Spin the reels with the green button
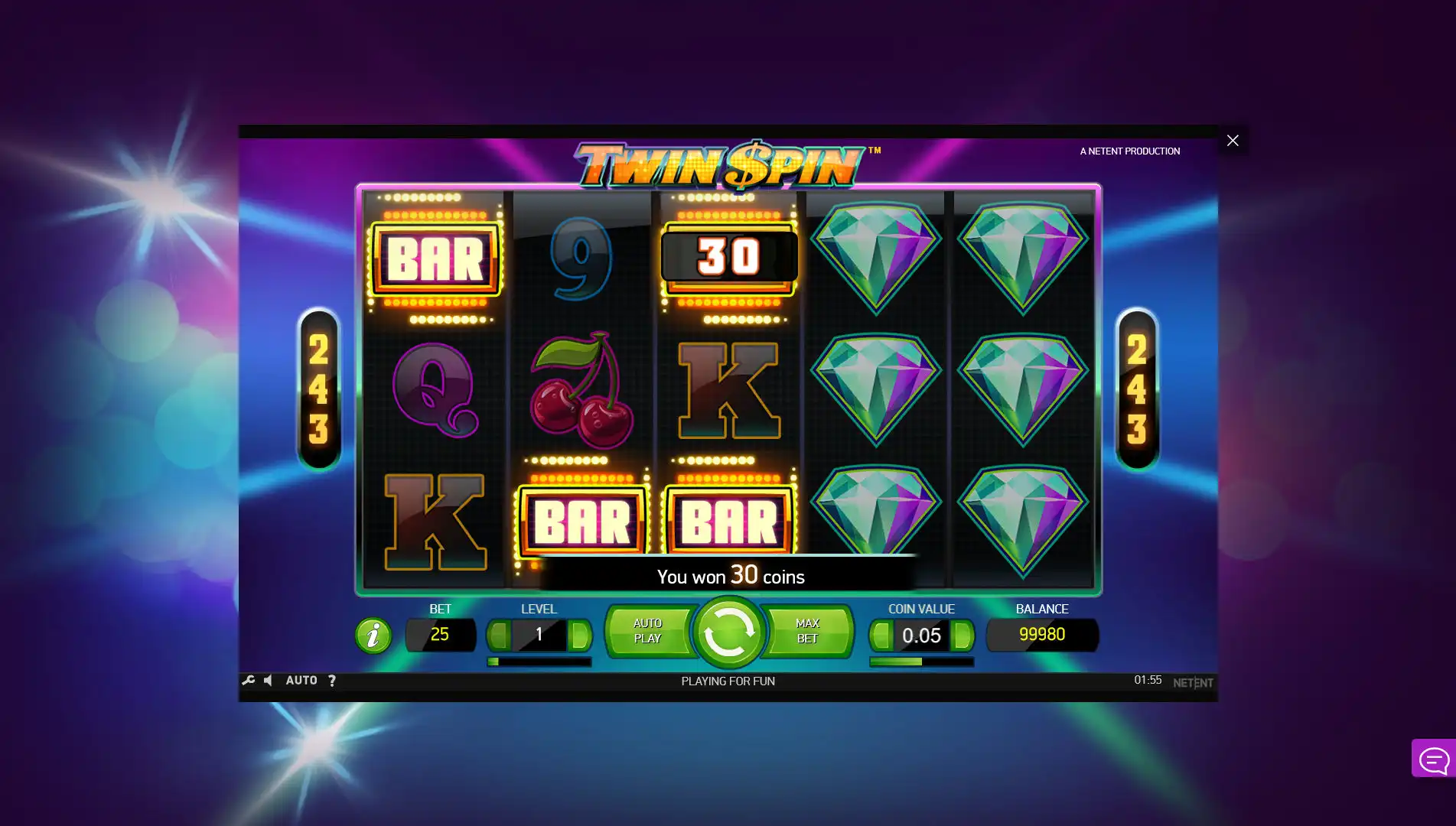 pyautogui.click(x=728, y=633)
